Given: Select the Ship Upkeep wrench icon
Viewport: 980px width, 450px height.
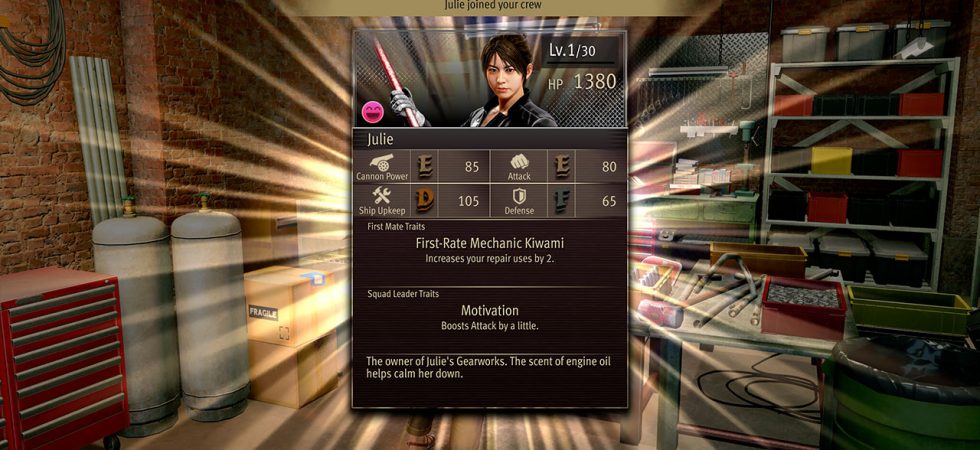Looking at the screenshot, I should point(383,195).
